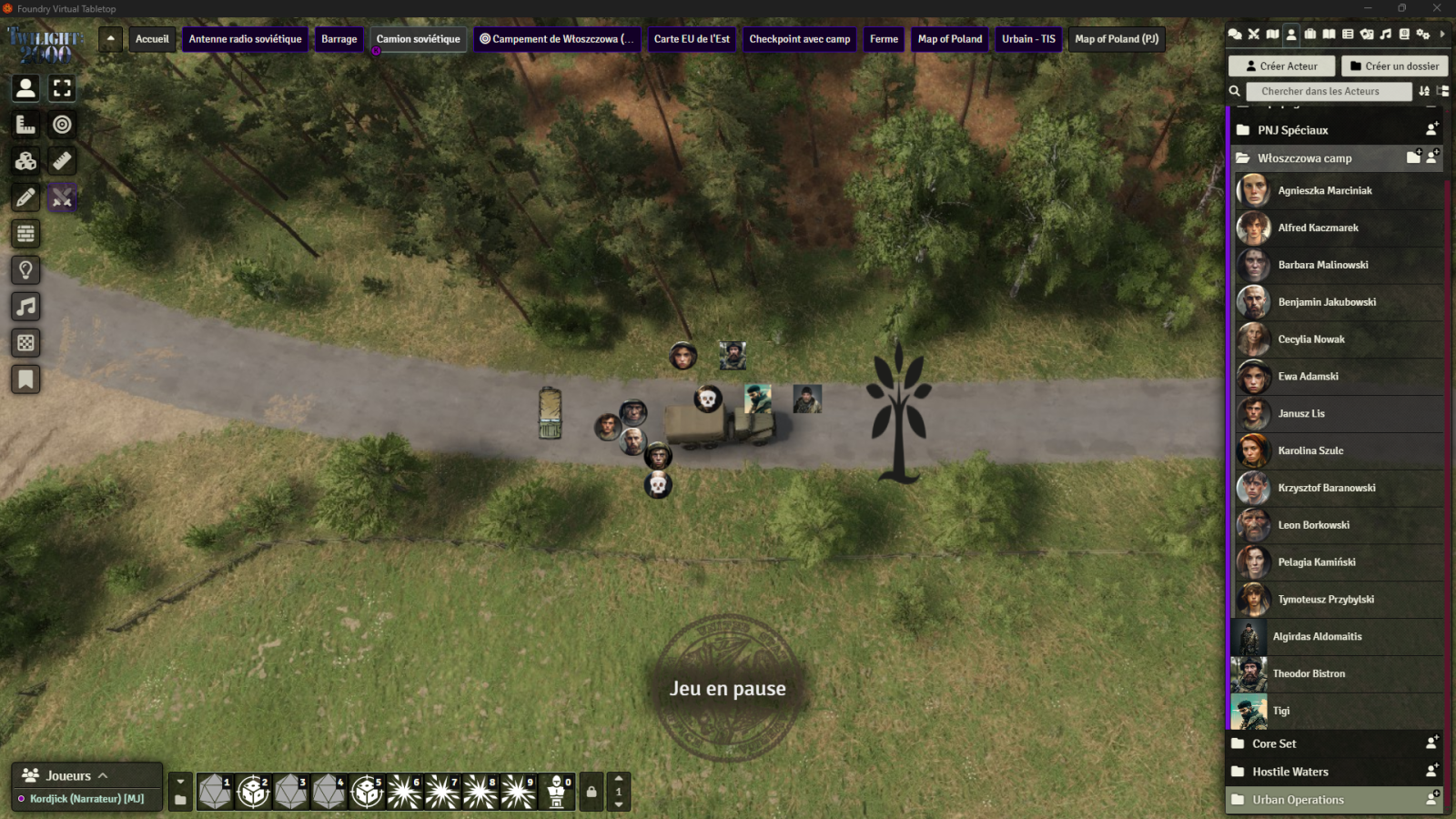
Task: Go to the Accueil scene
Action: click(152, 39)
